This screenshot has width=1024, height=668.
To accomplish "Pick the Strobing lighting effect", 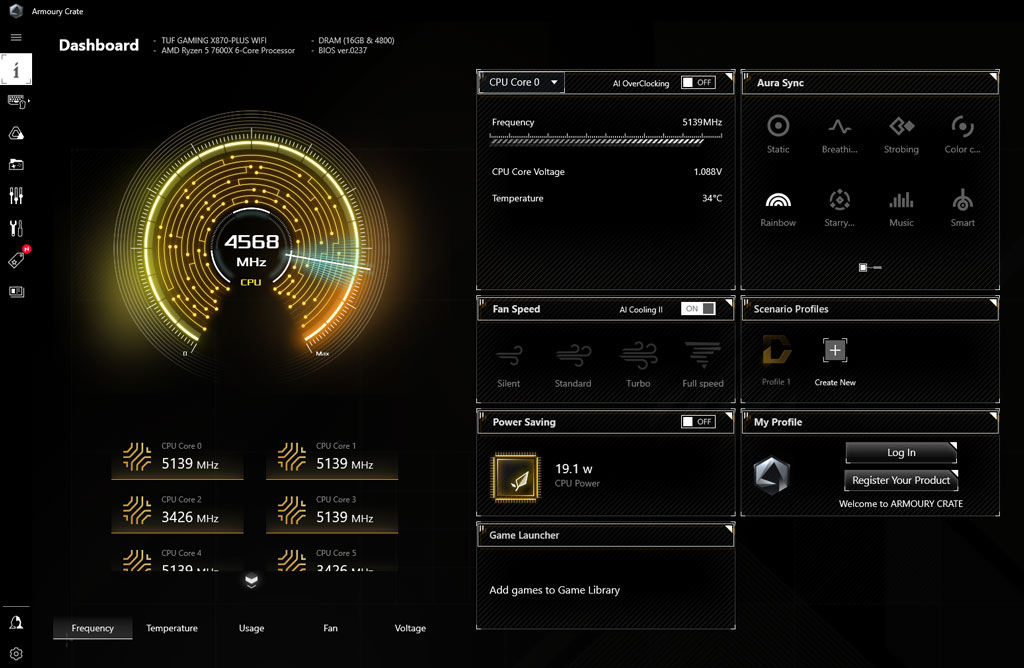I will click(901, 133).
